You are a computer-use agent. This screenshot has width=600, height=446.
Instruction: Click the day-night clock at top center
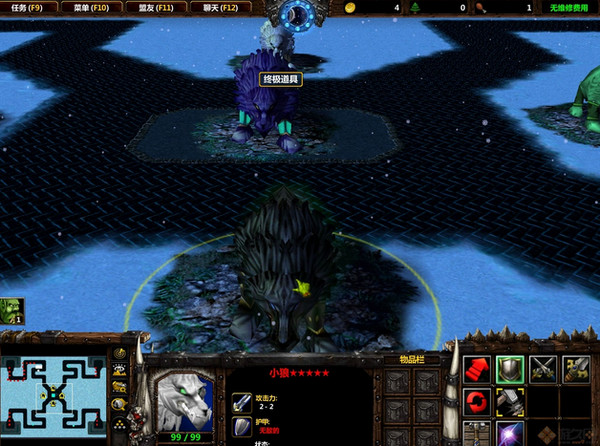pos(299,14)
